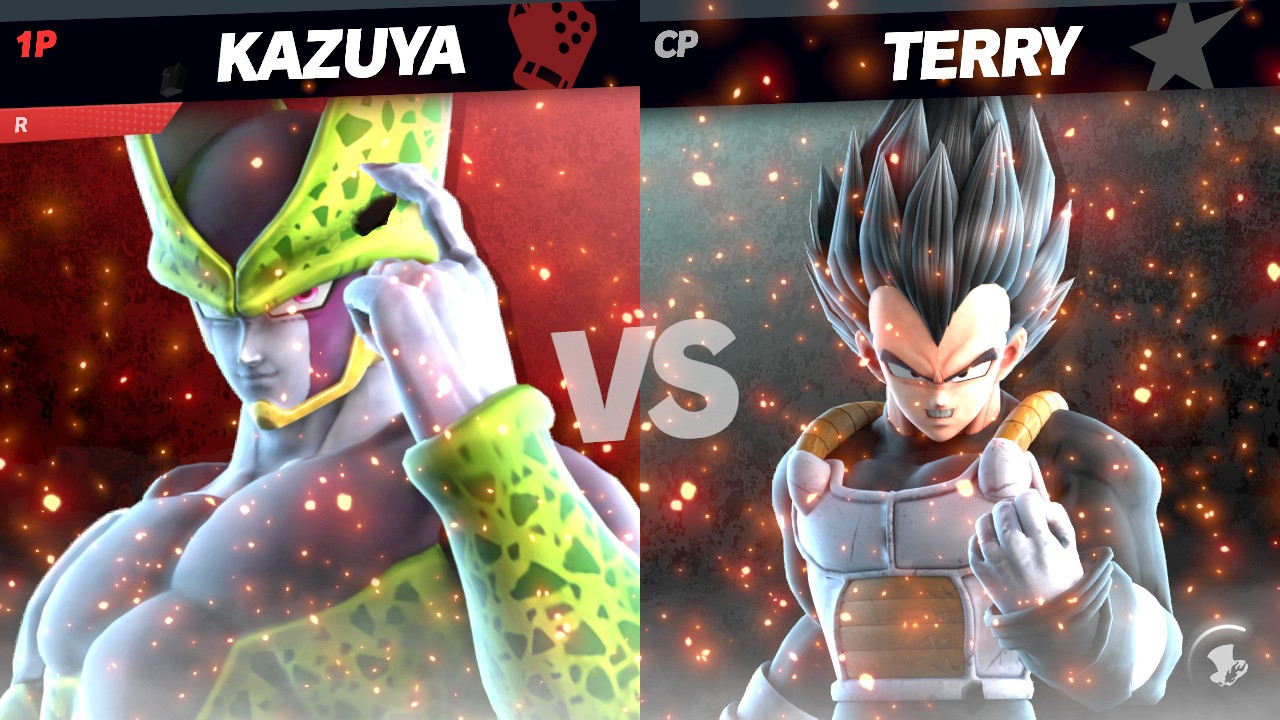Switch to the TERRY side panel
1280x720 pixels.
point(960,400)
